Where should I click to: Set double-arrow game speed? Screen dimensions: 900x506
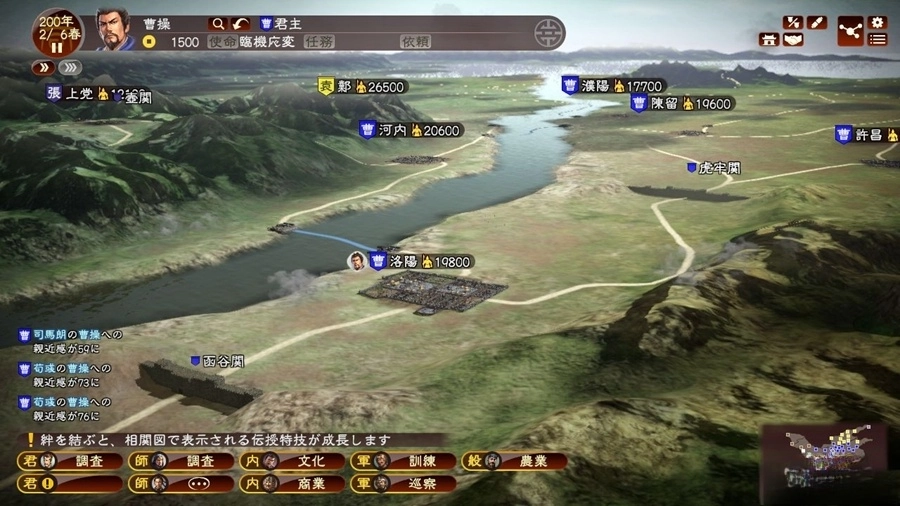[x=44, y=68]
